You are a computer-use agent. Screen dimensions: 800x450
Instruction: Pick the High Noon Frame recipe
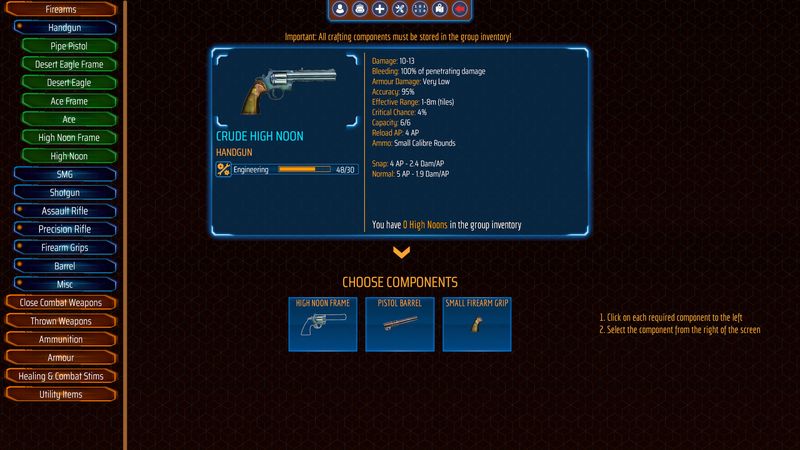click(69, 138)
